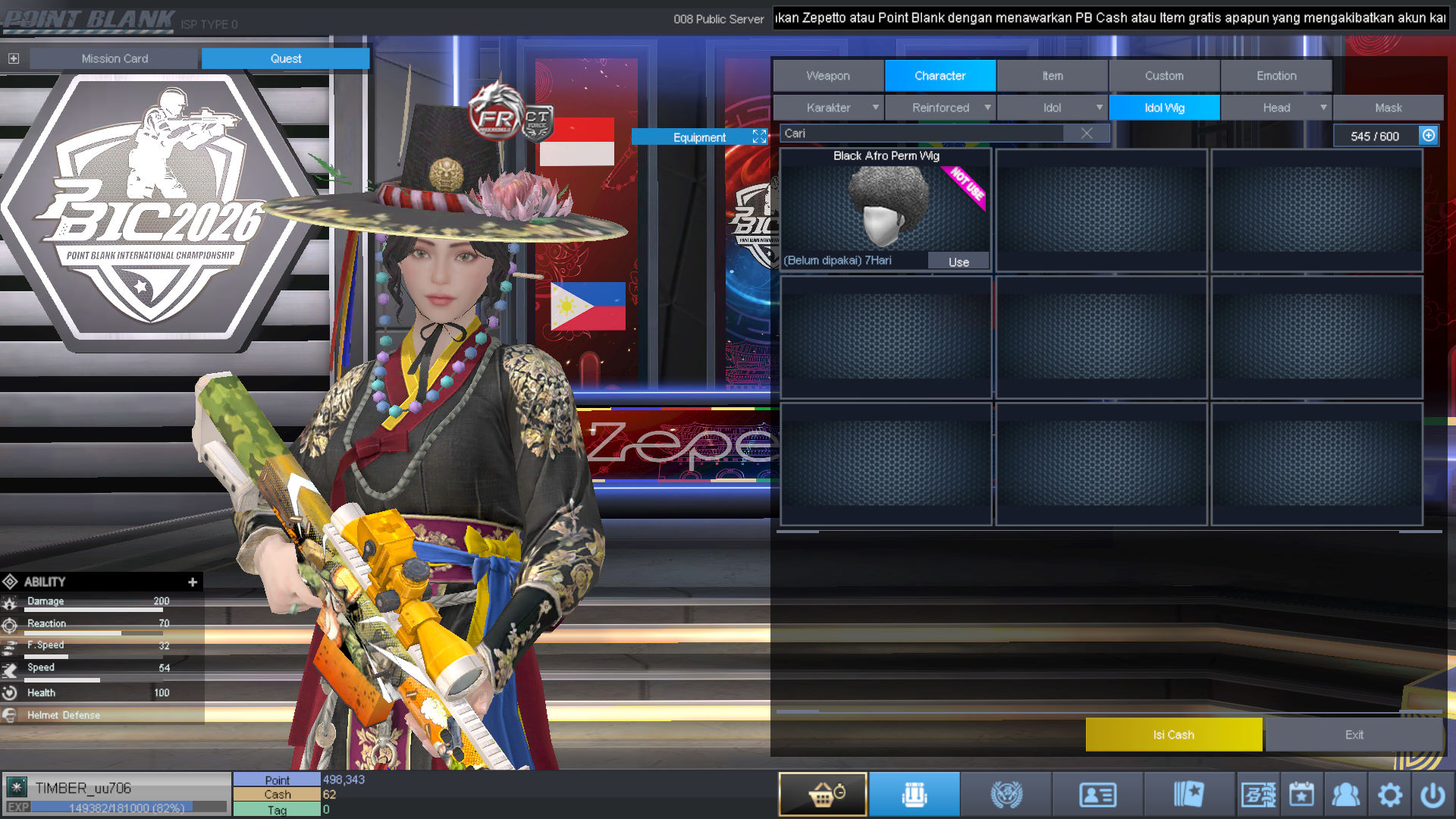Viewport: 1456px width, 819px height.
Task: Expand the Ability stats panel
Action: click(x=193, y=582)
